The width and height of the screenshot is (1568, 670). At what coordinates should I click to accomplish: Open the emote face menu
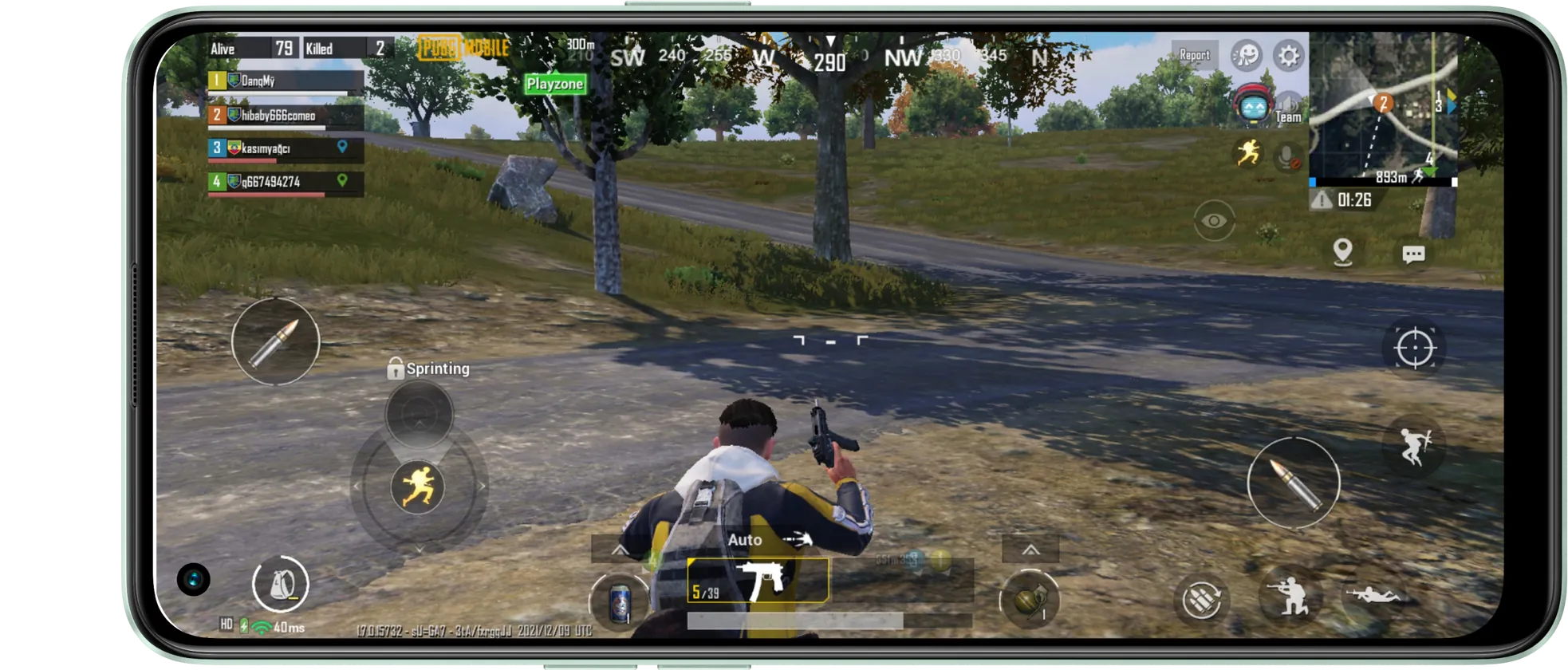(1246, 56)
